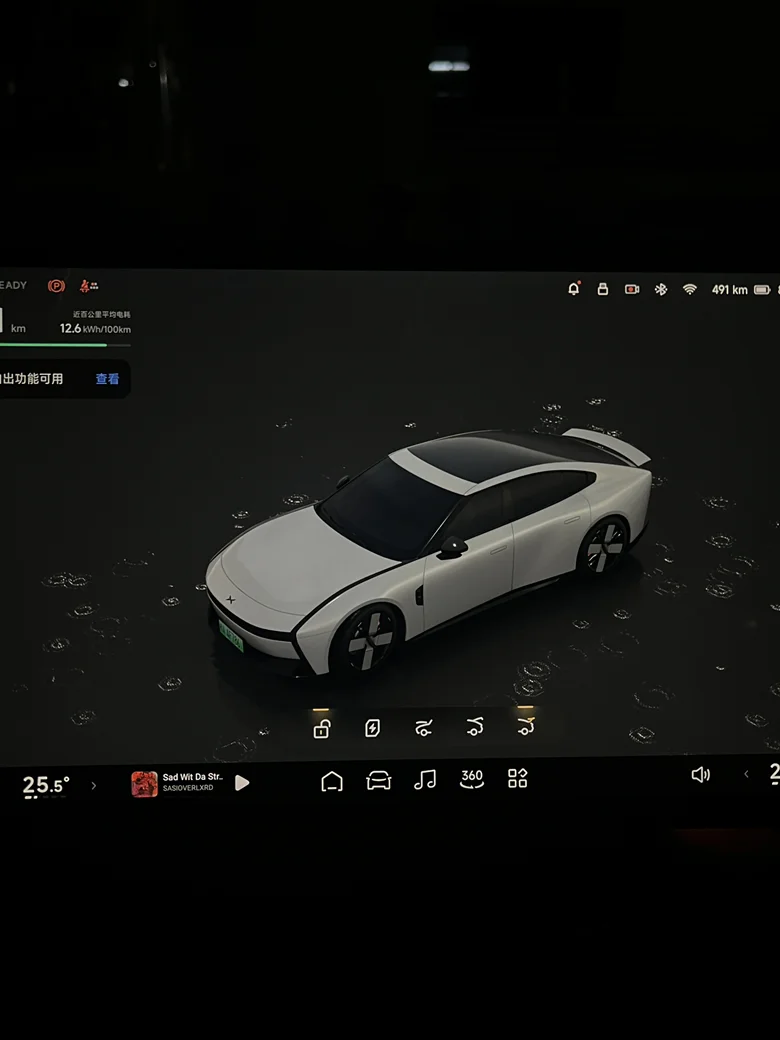The image size is (780, 1040).
Task: Open the volume speaker control
Action: (x=701, y=775)
